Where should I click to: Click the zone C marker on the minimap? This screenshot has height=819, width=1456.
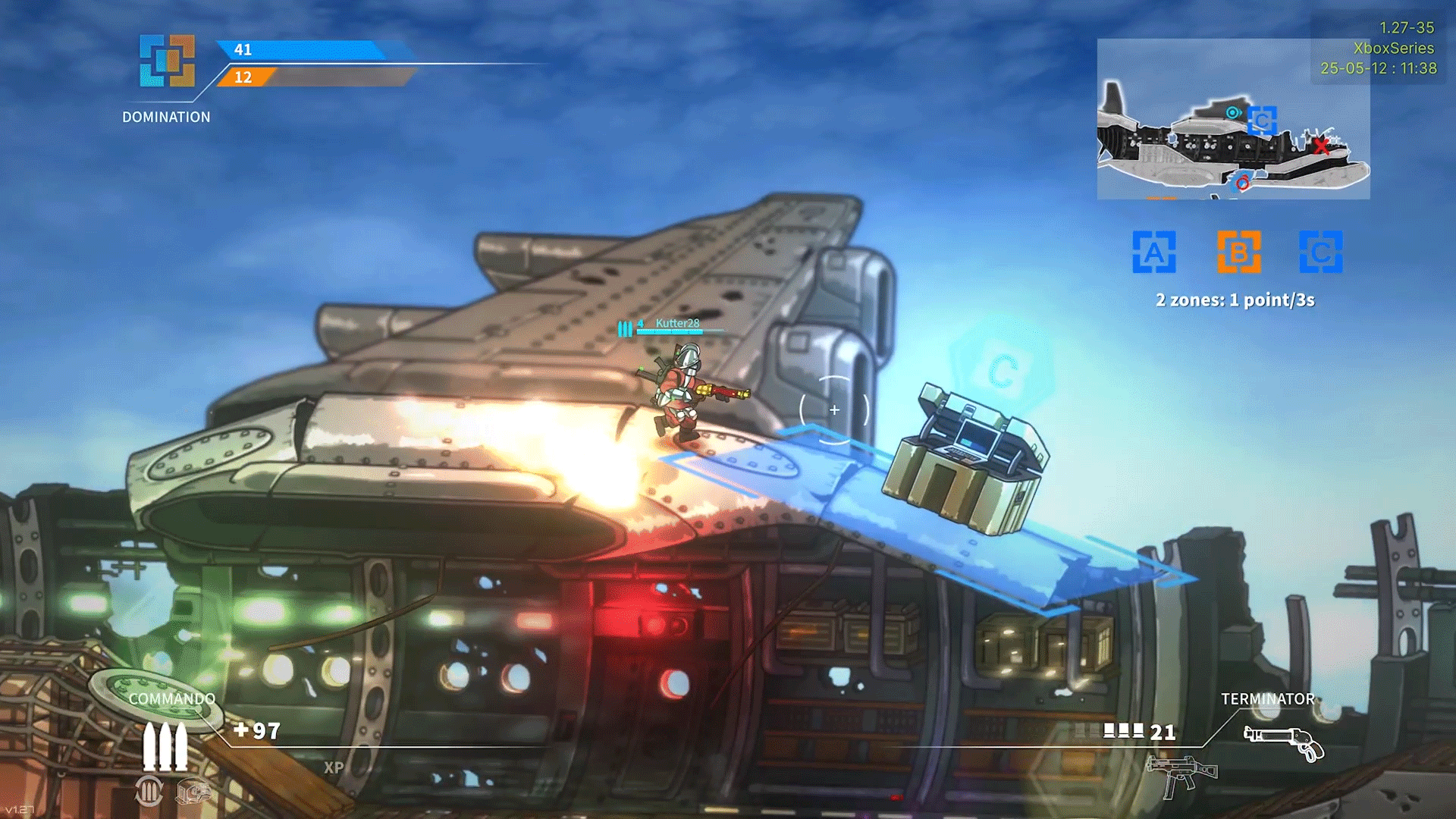(x=1262, y=121)
